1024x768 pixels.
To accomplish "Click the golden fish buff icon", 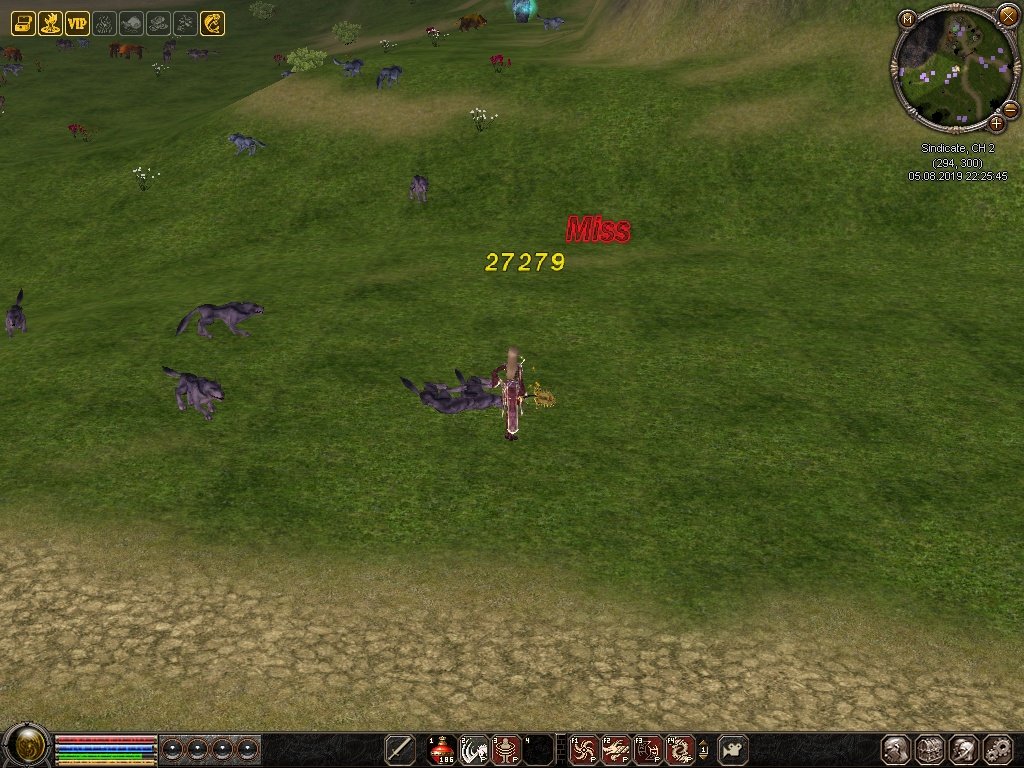I will [x=212, y=23].
